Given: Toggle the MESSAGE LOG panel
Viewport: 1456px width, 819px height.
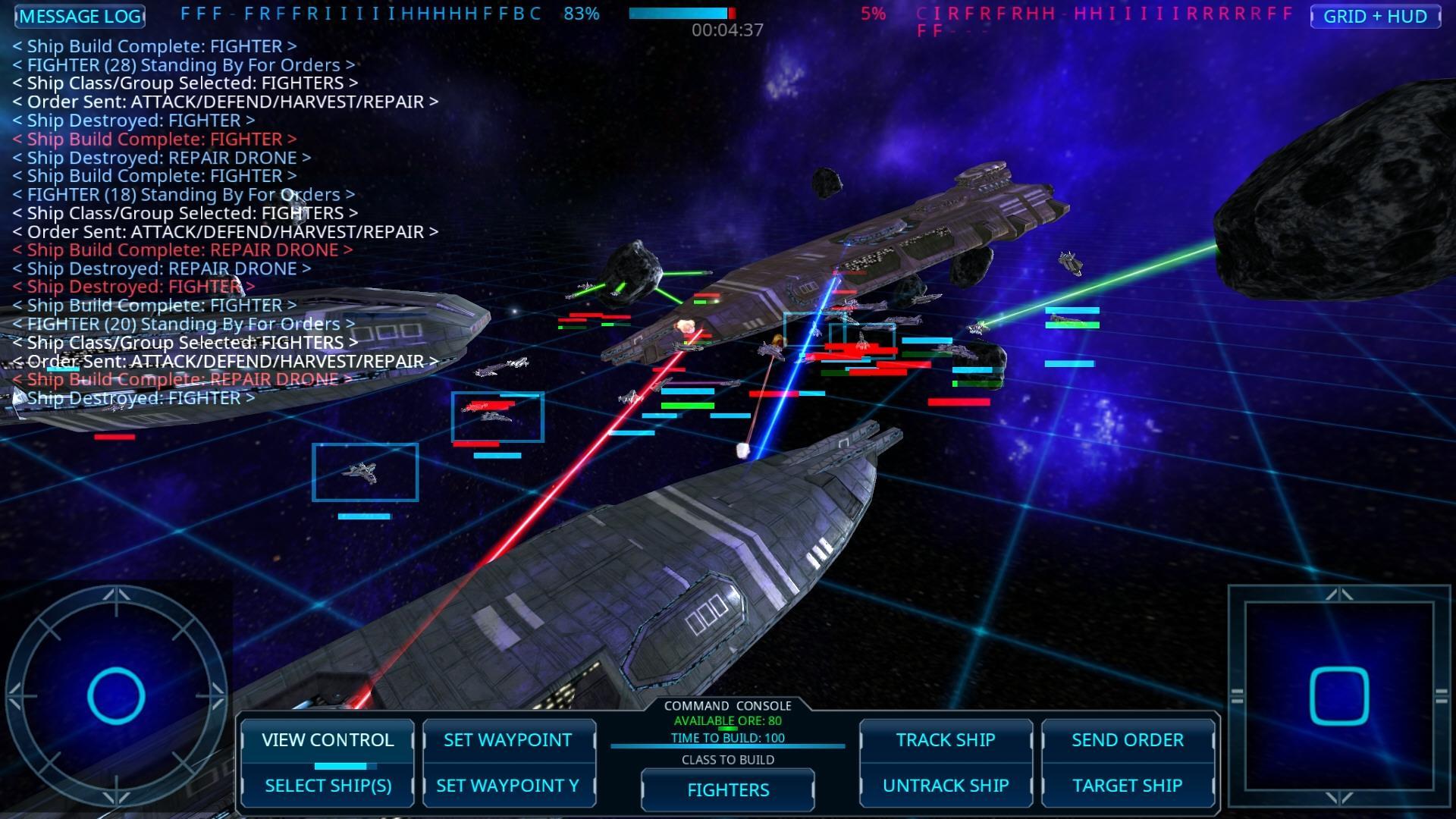Looking at the screenshot, I should point(79,16).
